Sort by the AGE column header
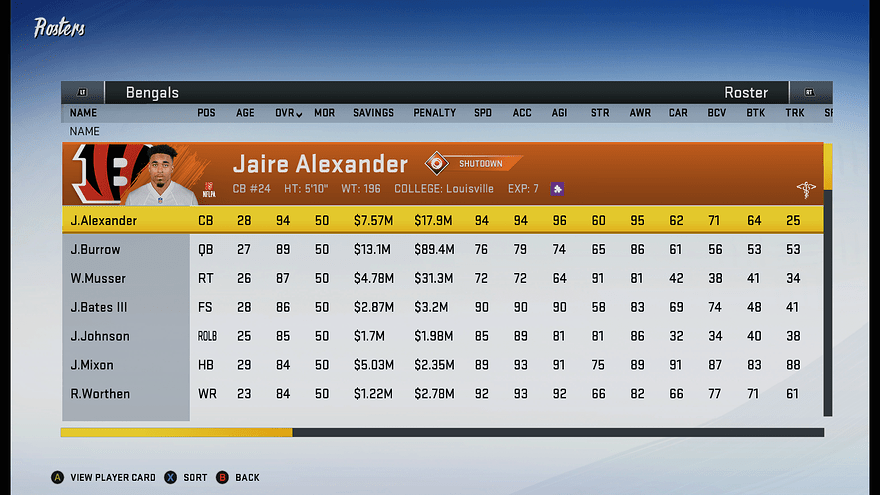 245,113
